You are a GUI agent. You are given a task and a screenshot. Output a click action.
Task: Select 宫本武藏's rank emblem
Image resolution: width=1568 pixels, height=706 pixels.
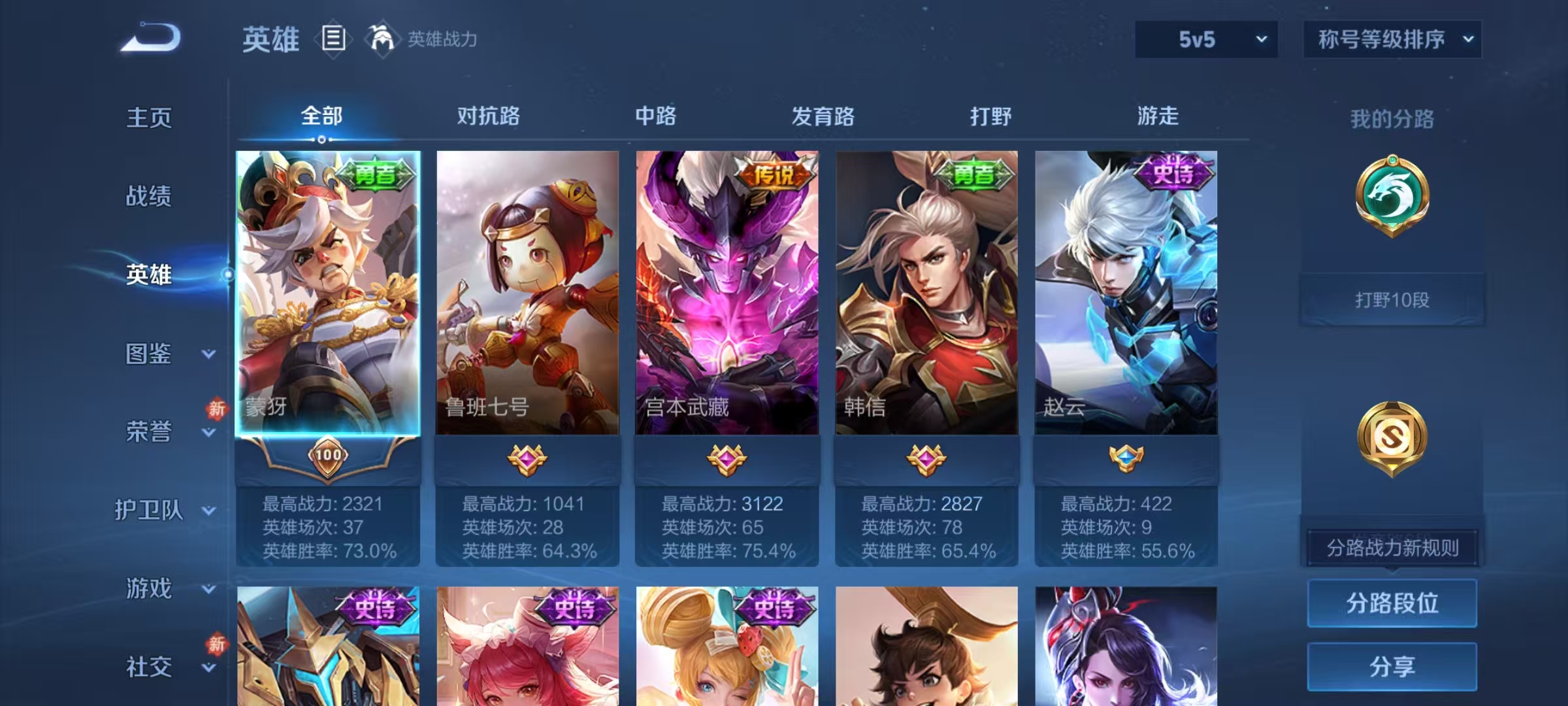tap(727, 460)
